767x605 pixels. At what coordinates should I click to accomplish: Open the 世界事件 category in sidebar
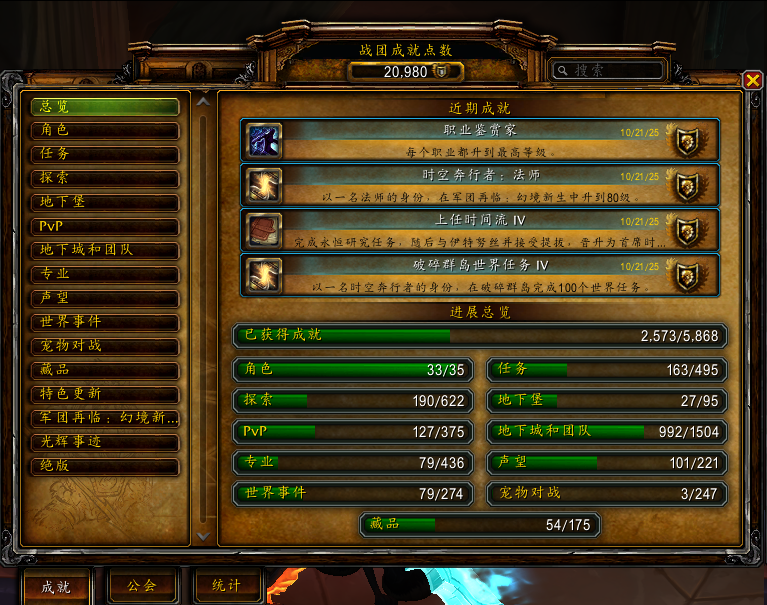(x=105, y=322)
